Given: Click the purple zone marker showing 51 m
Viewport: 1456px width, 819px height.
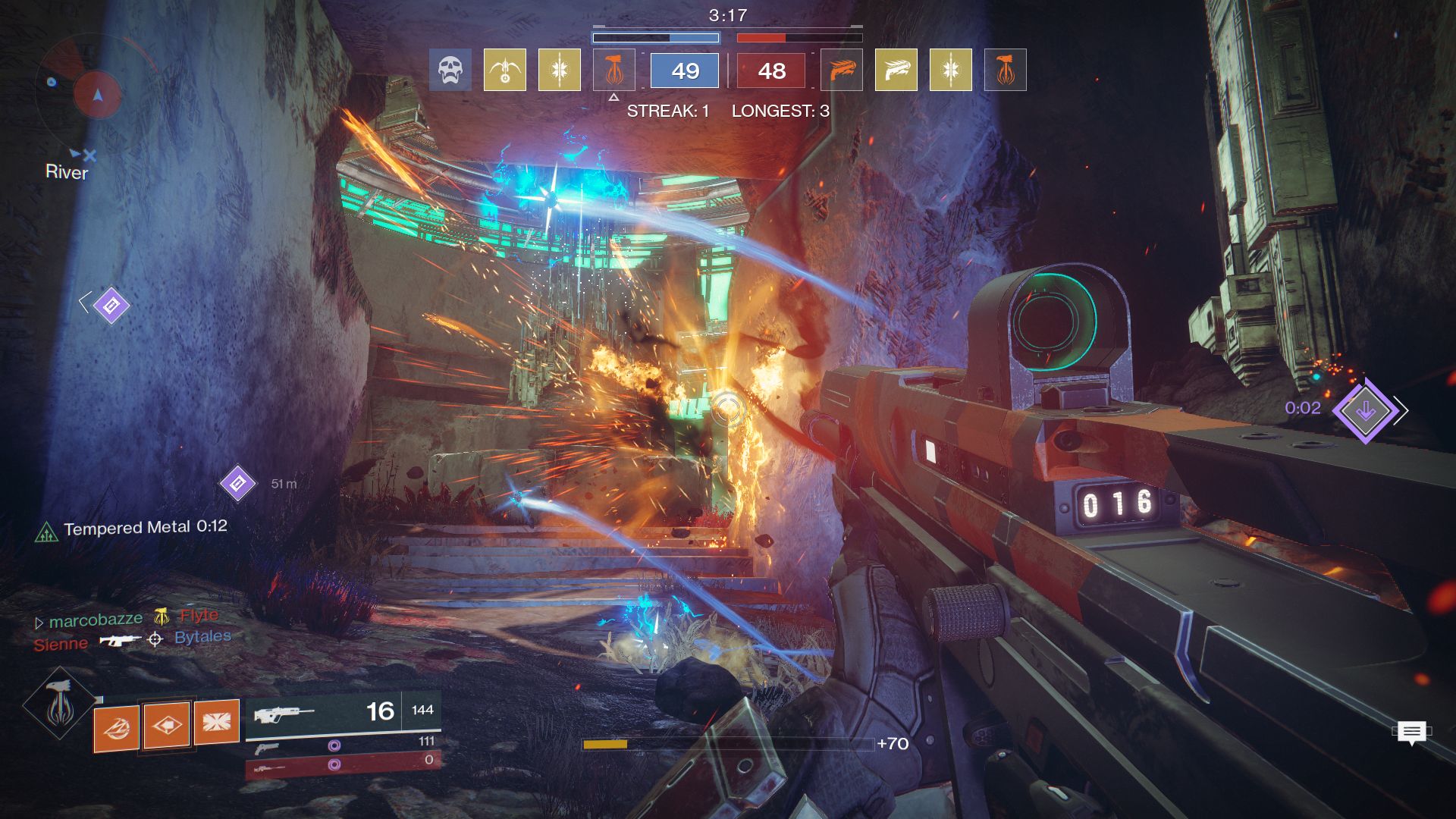Looking at the screenshot, I should 237,483.
